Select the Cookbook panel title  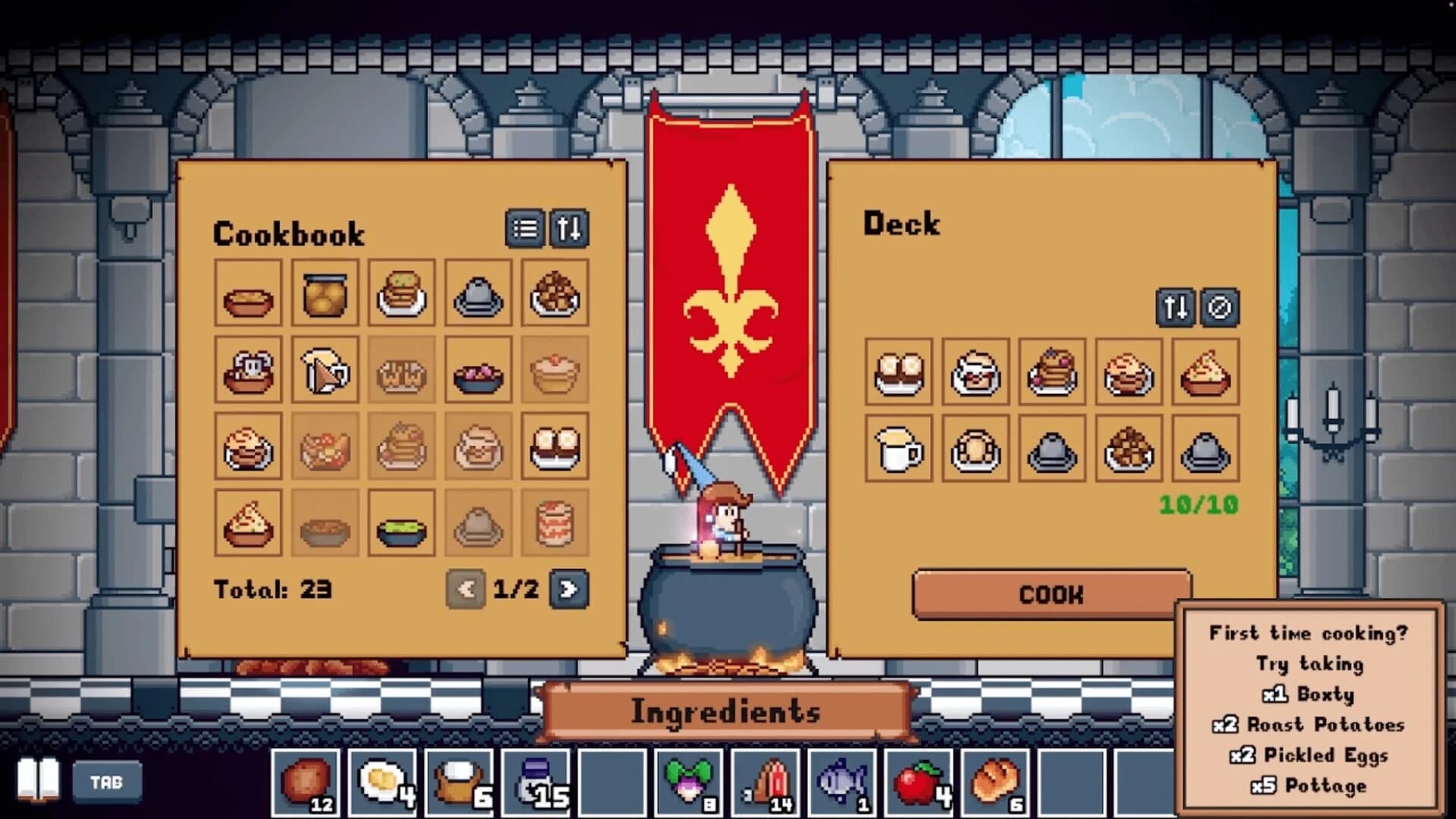tap(290, 232)
